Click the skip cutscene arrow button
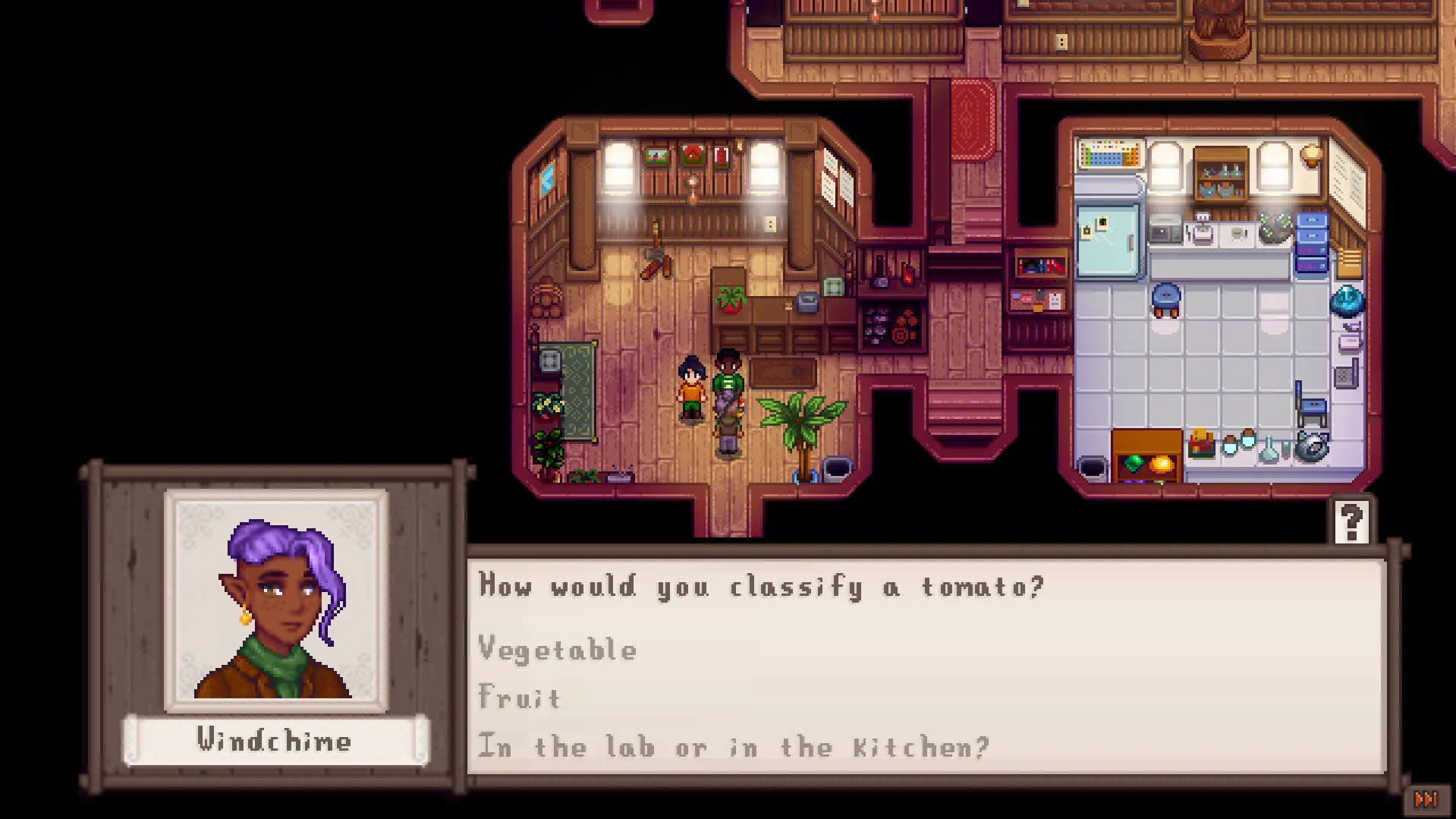This screenshot has height=819, width=1456. point(1426,799)
